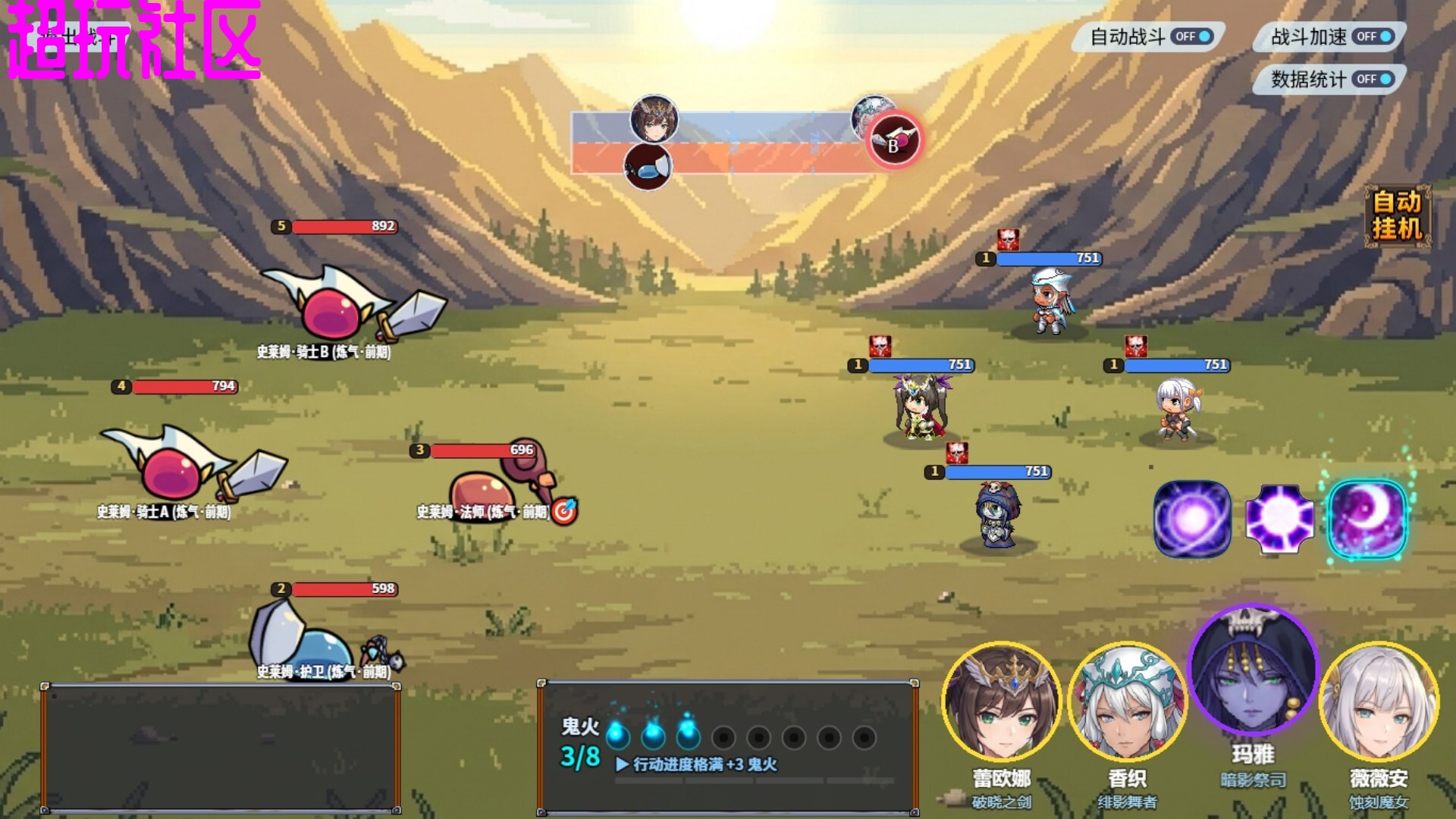Select the glowing crescent moon skill
1456x819 pixels.
pyautogui.click(x=1367, y=519)
